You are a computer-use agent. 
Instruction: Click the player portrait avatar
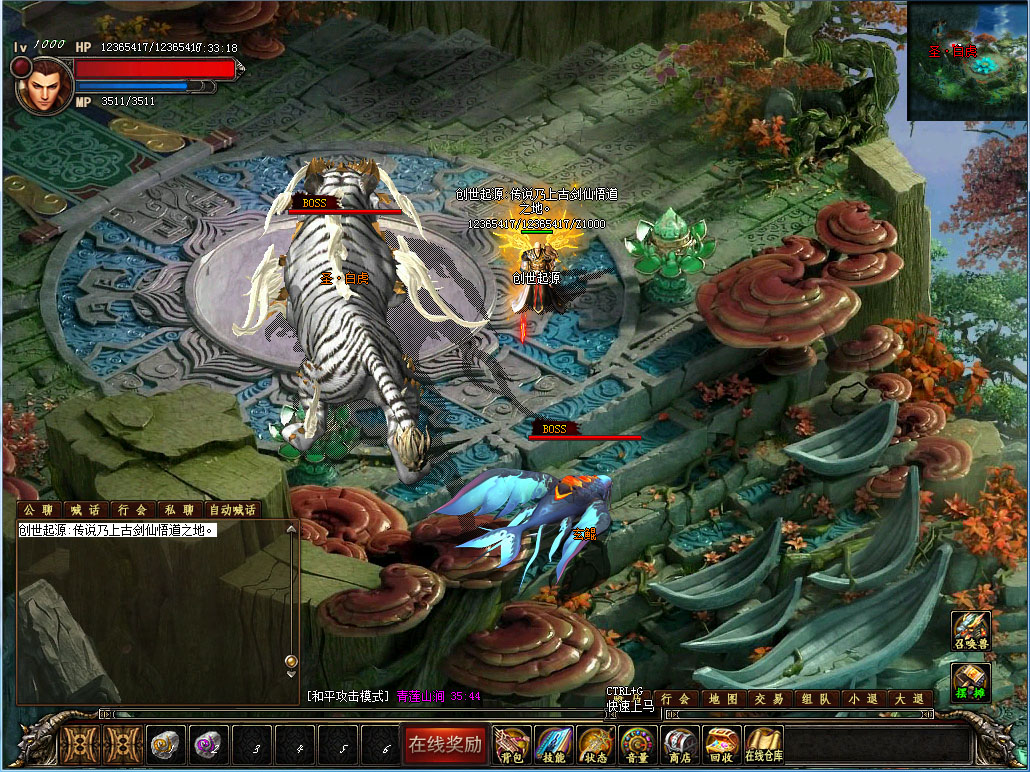click(x=44, y=85)
